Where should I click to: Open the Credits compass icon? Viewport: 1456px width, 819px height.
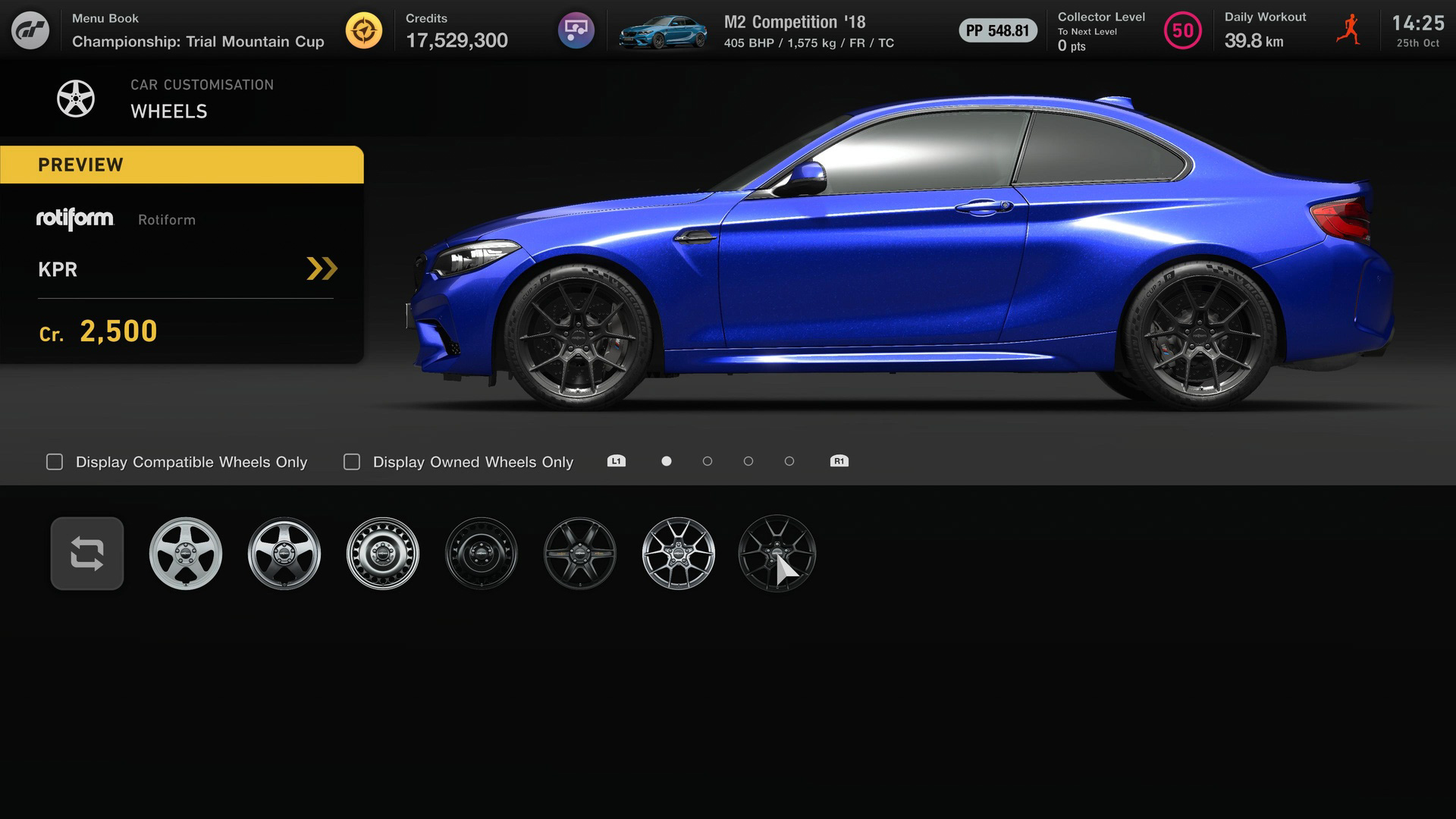click(x=365, y=30)
